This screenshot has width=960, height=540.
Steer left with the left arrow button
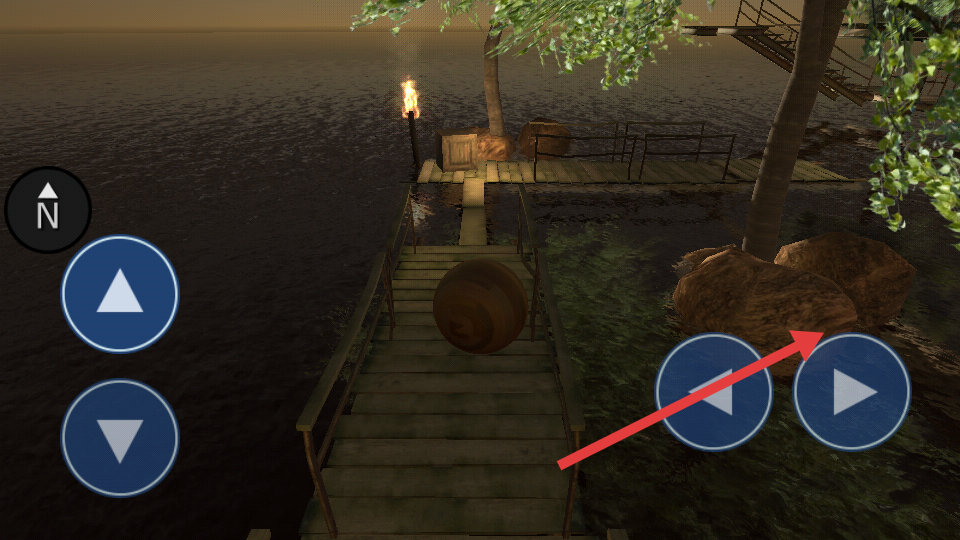click(713, 392)
